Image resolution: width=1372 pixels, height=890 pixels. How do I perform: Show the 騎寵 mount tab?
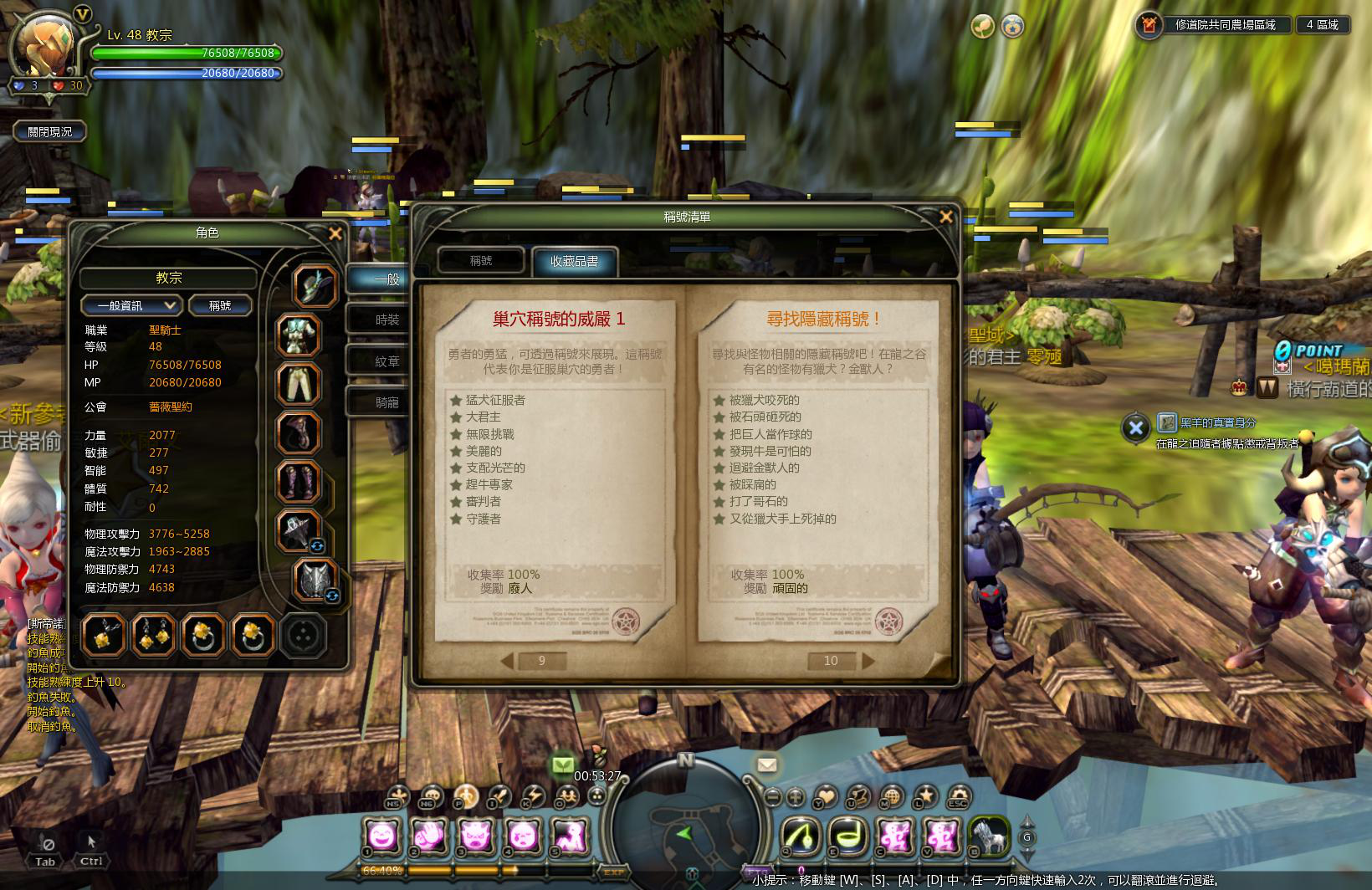(387, 402)
